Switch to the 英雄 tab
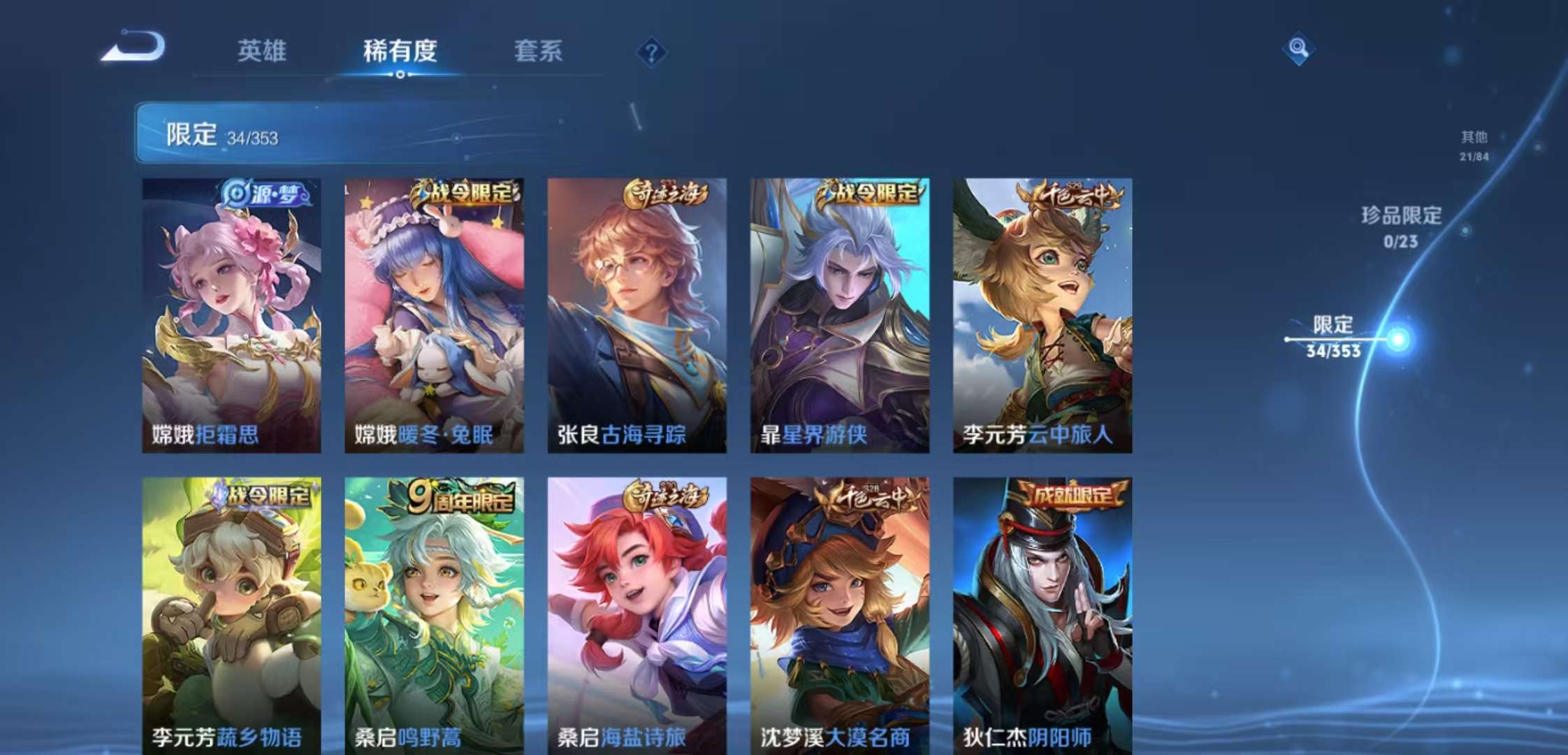This screenshot has height=755, width=1568. pos(263,50)
